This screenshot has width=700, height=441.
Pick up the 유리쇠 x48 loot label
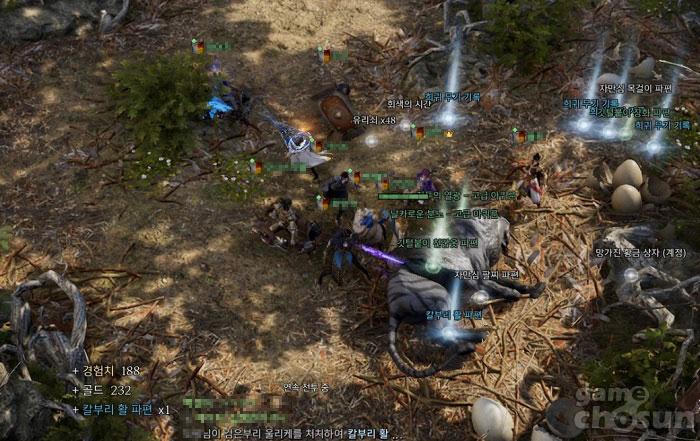(374, 120)
